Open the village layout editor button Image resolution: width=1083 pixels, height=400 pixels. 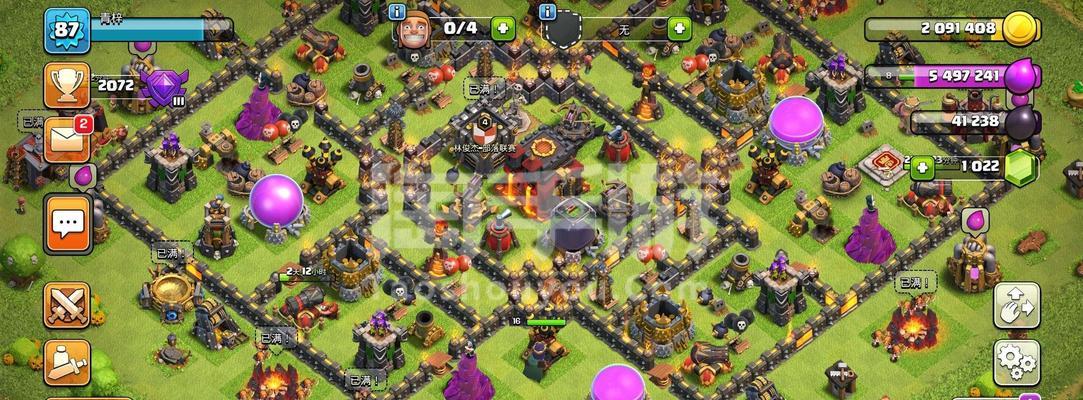click(1016, 305)
